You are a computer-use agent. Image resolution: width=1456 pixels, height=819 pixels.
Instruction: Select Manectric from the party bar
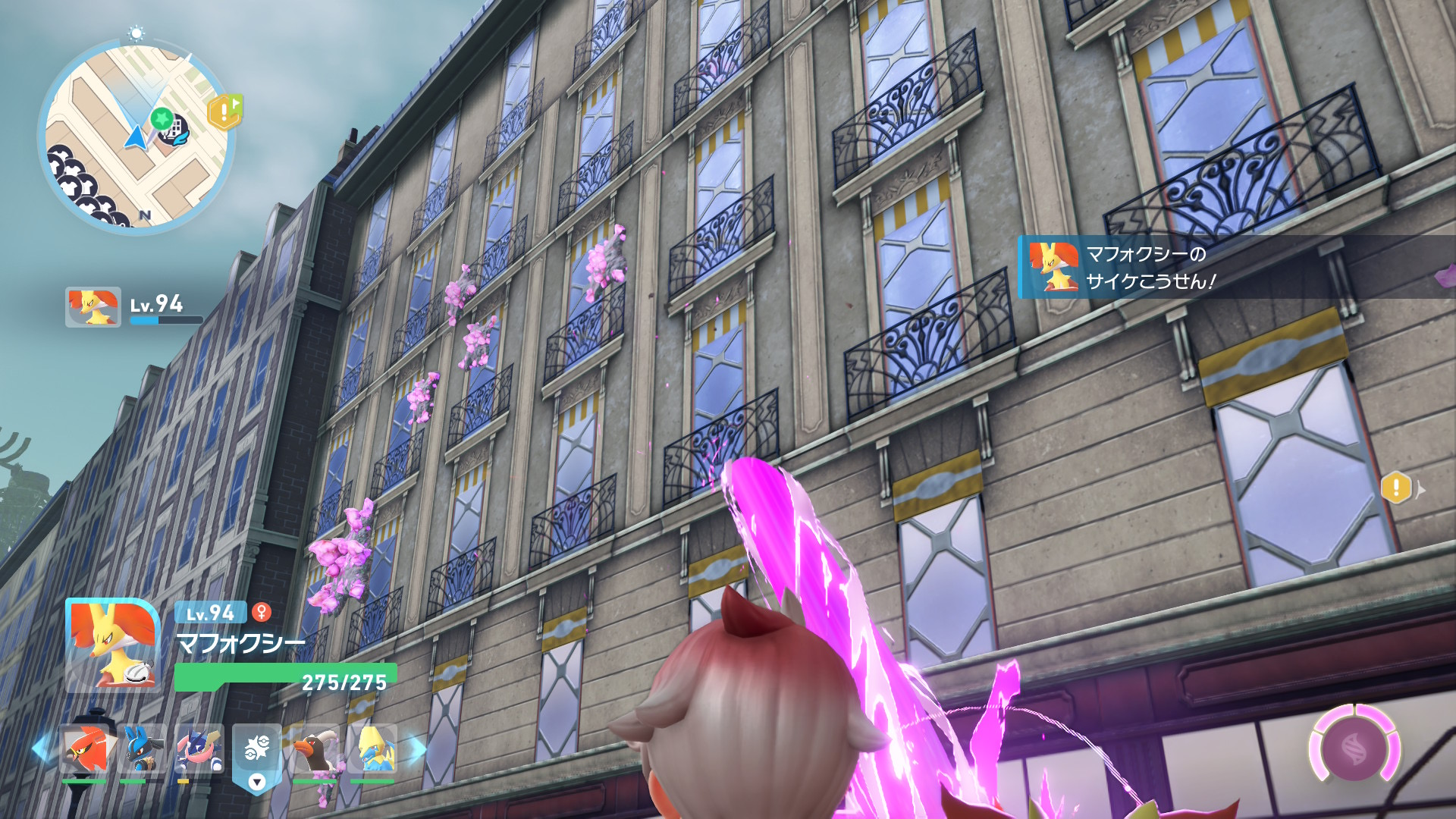(372, 749)
